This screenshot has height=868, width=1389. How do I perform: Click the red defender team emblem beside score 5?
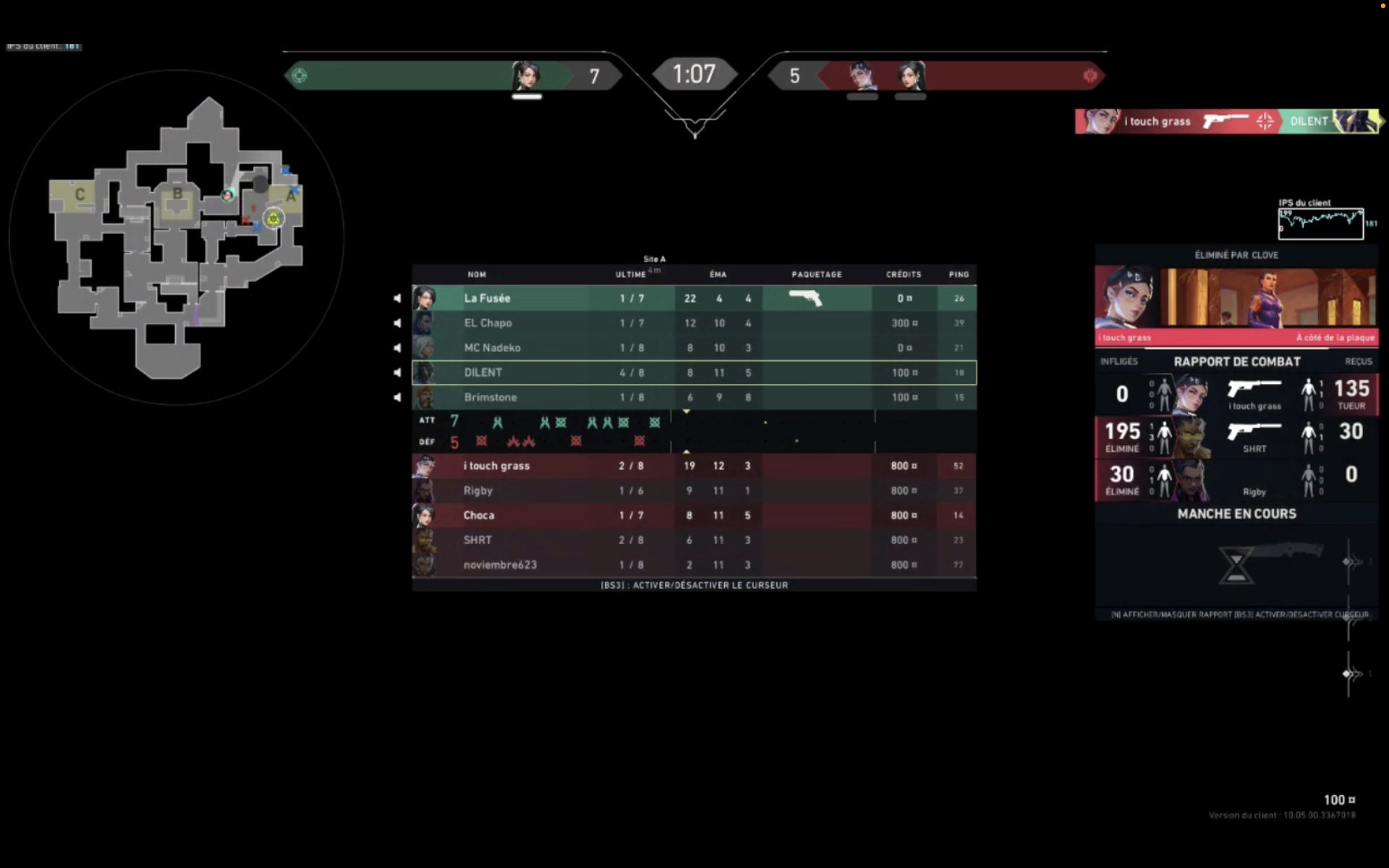(x=1091, y=75)
